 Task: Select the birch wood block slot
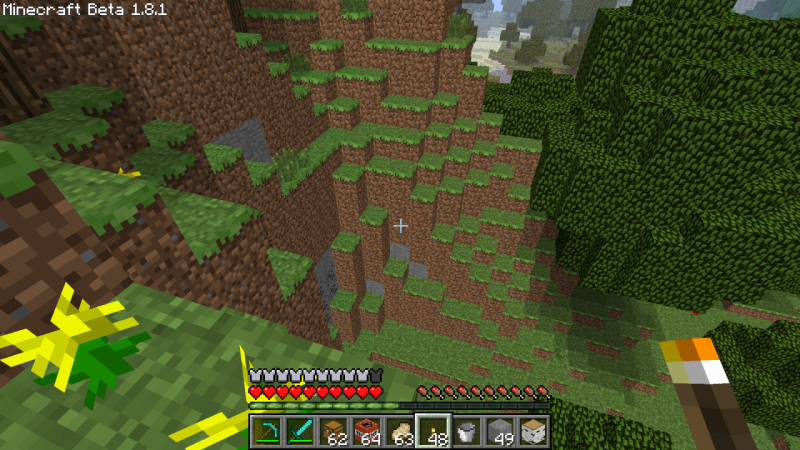point(532,432)
